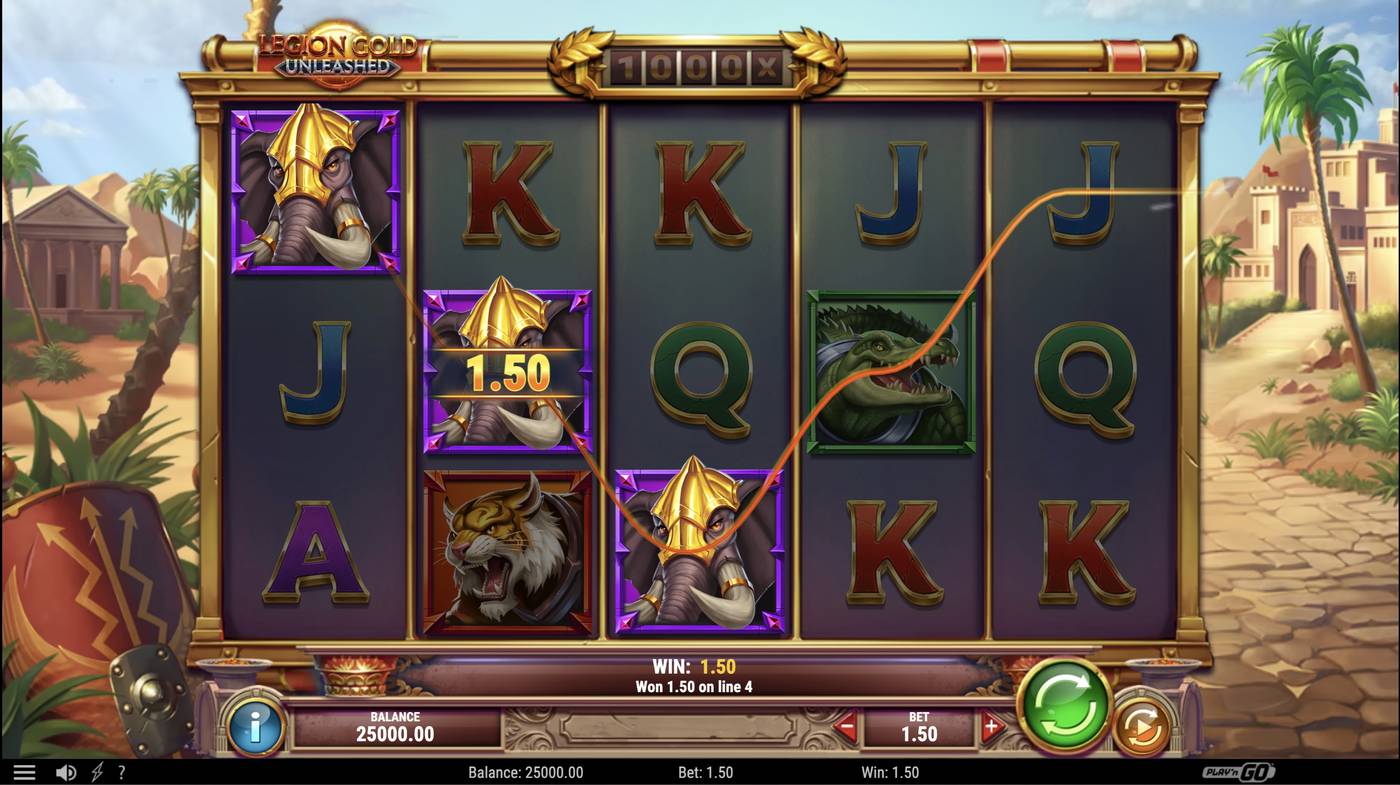Open the help question mark icon

[x=121, y=771]
